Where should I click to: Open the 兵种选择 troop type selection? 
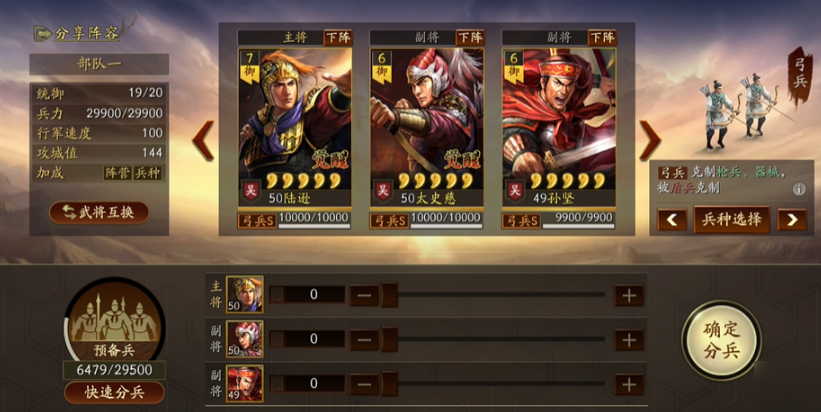tap(731, 219)
